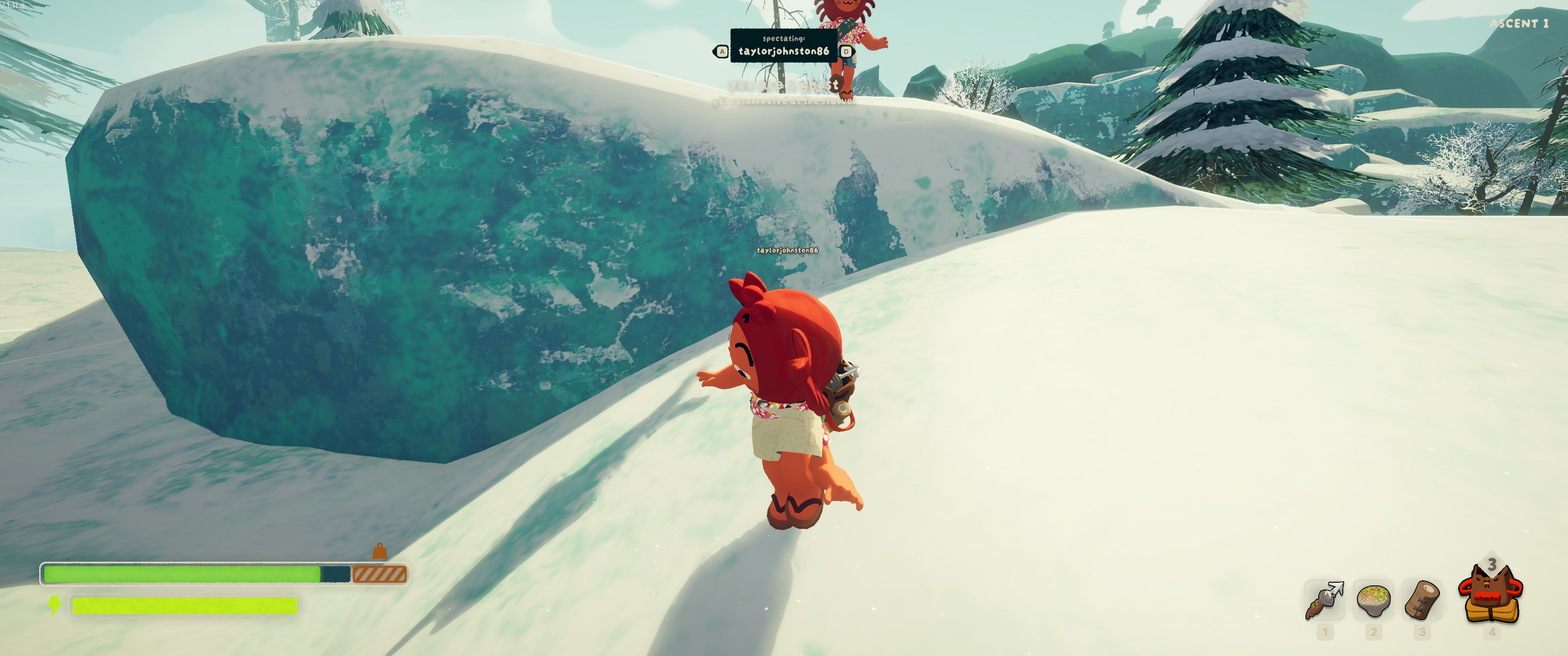Click the spectating taylorjohnston86 name panel
Screen dimensions: 1568x656
pyautogui.click(x=784, y=46)
